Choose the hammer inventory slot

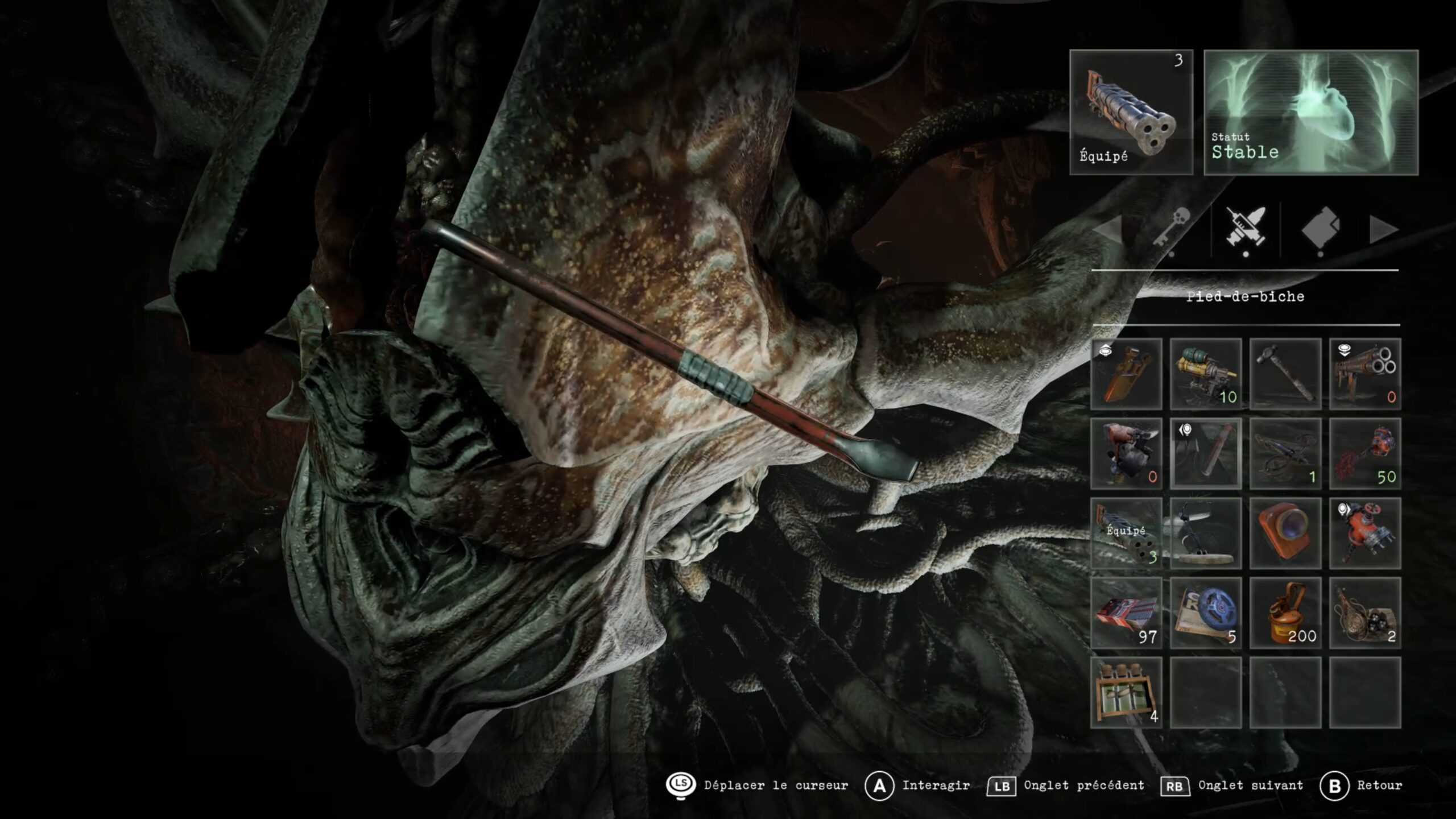coord(1285,374)
